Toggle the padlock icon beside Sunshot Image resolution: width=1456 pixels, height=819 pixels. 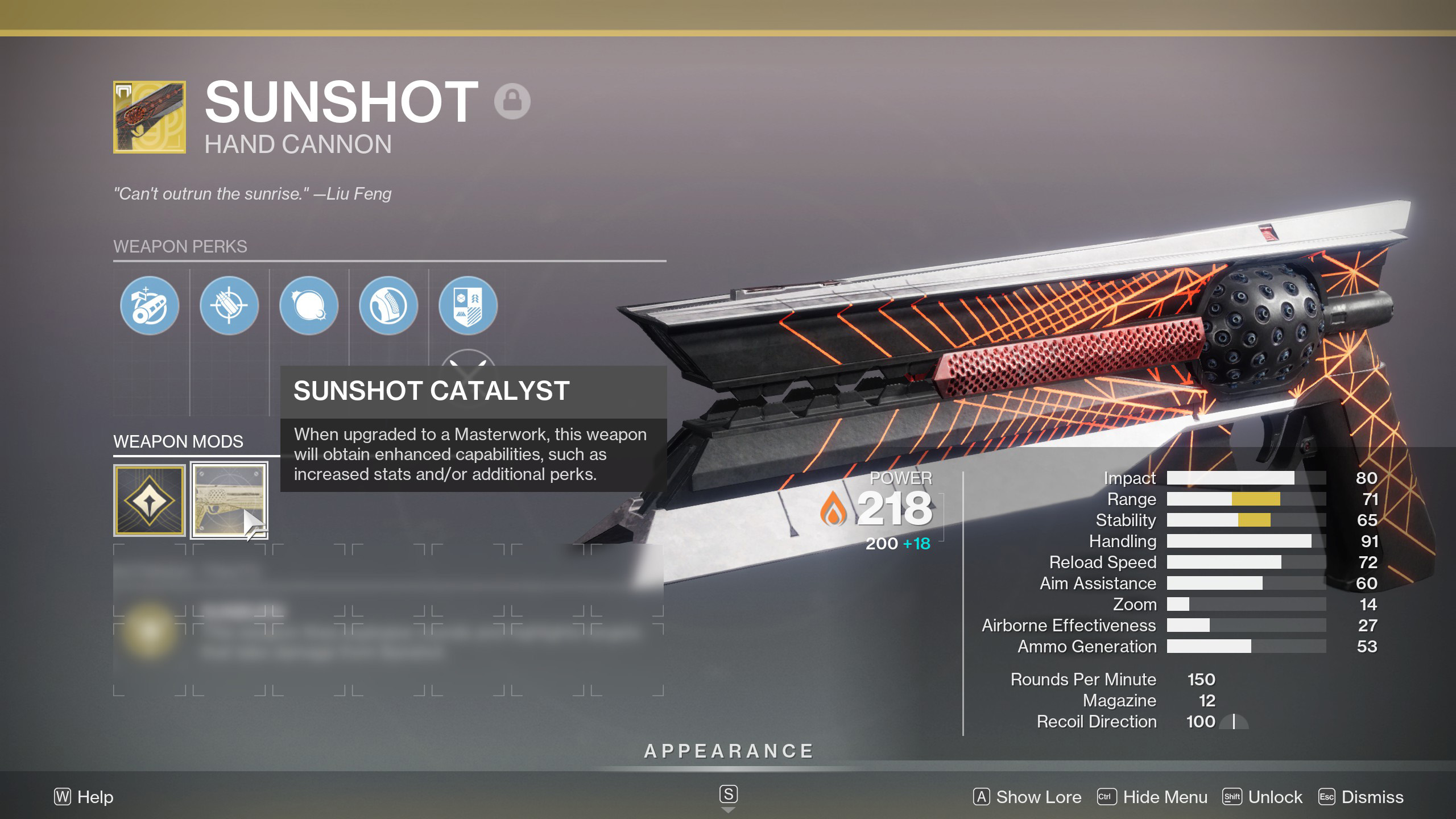tap(512, 101)
